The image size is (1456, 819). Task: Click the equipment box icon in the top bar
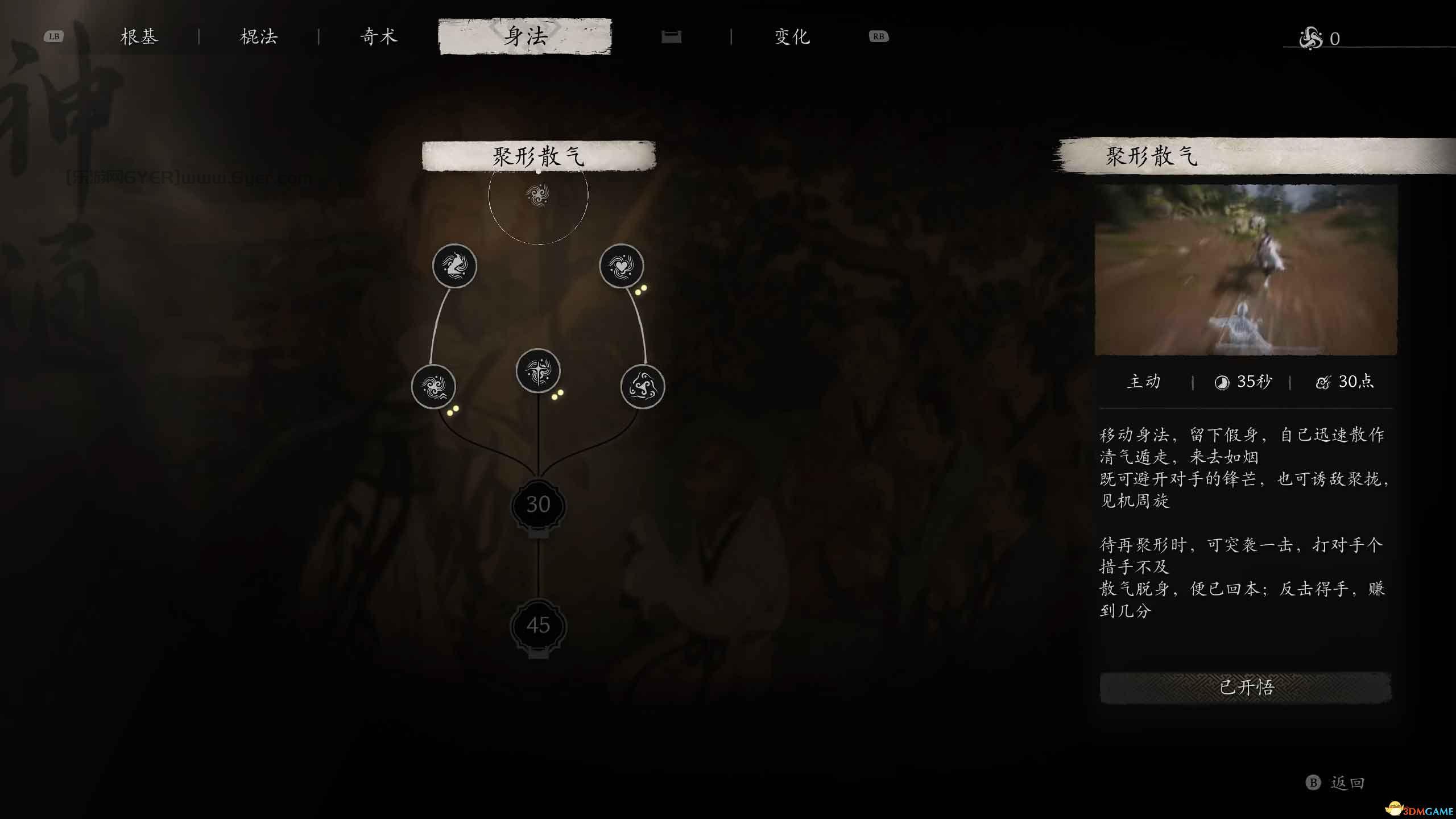coord(671,36)
